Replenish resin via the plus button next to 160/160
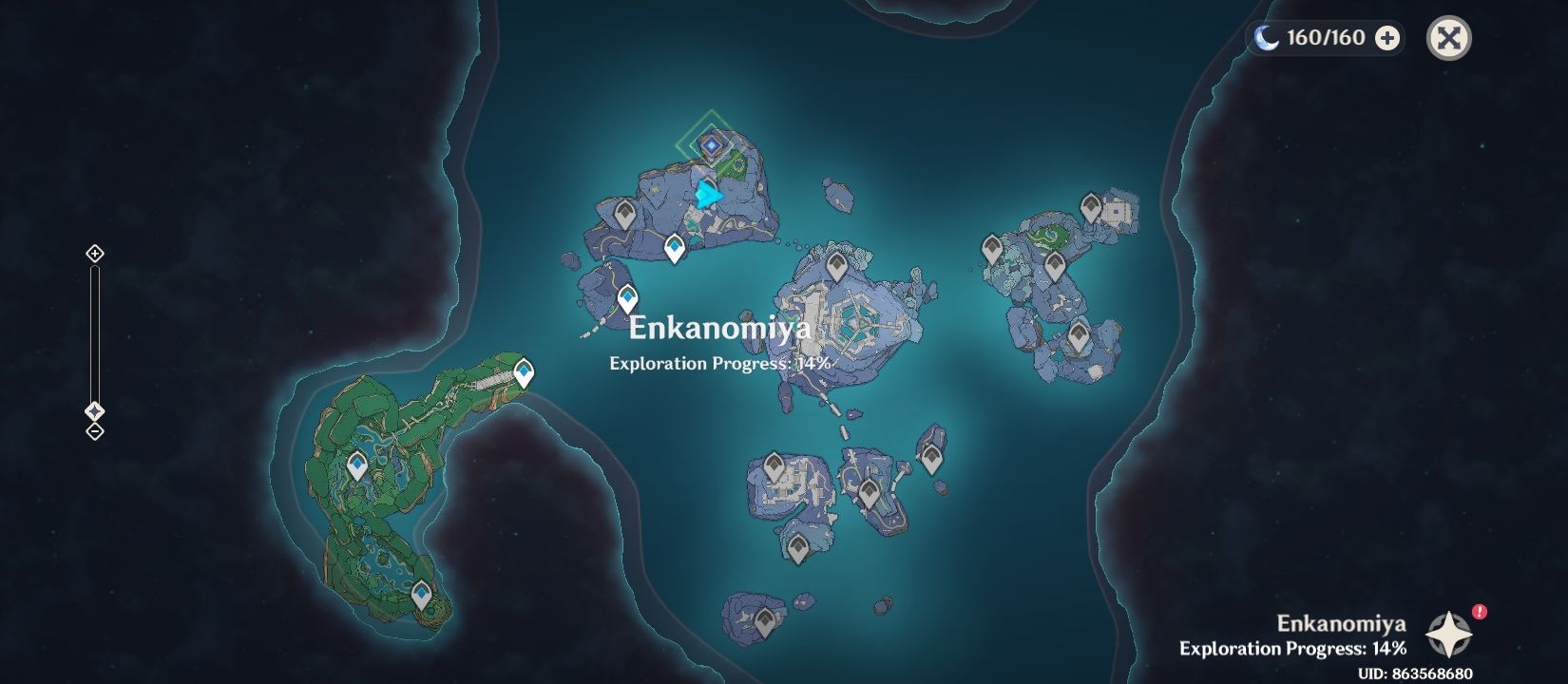This screenshot has width=1568, height=684. (x=1389, y=38)
